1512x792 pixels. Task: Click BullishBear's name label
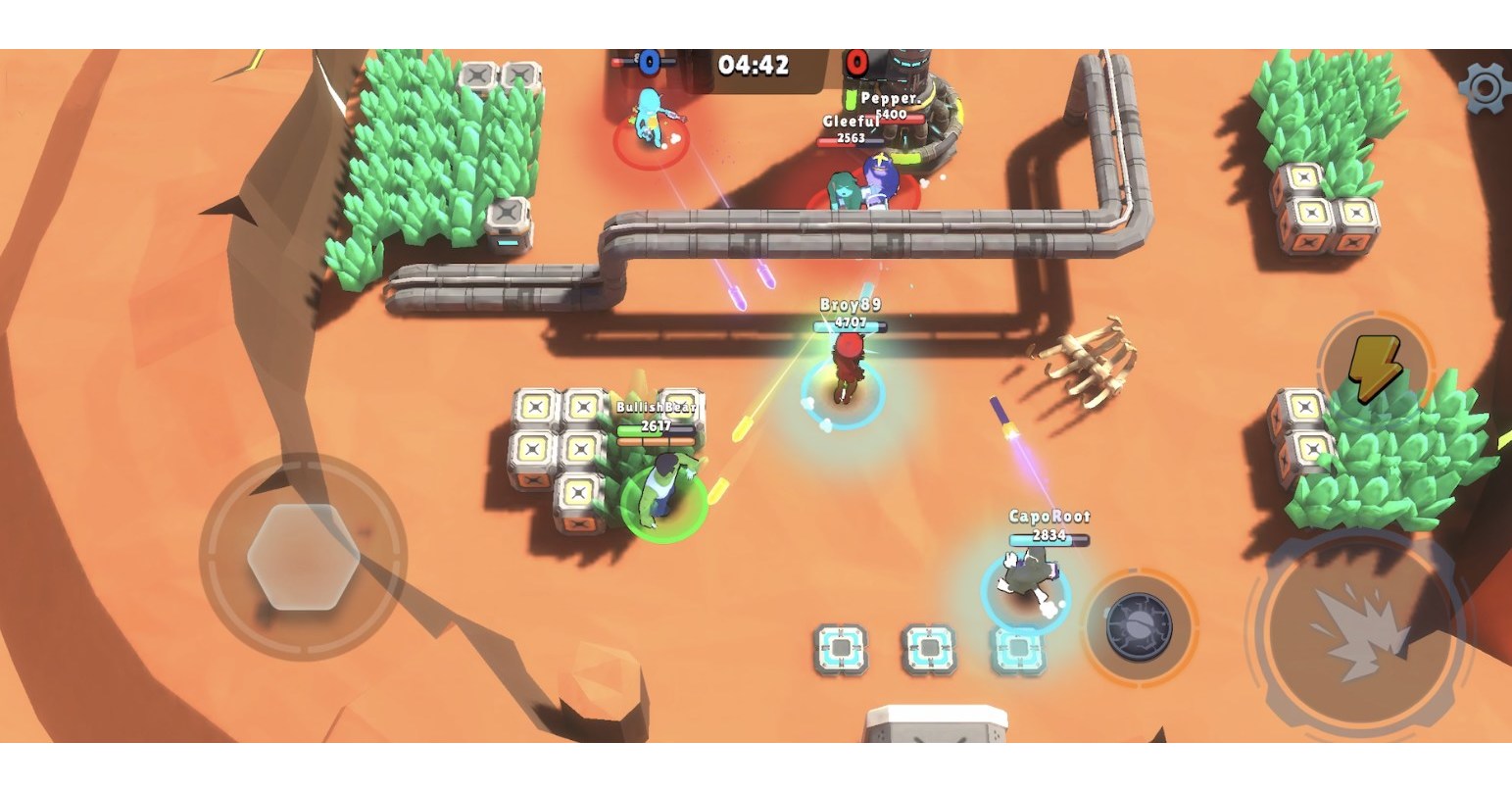pos(655,406)
